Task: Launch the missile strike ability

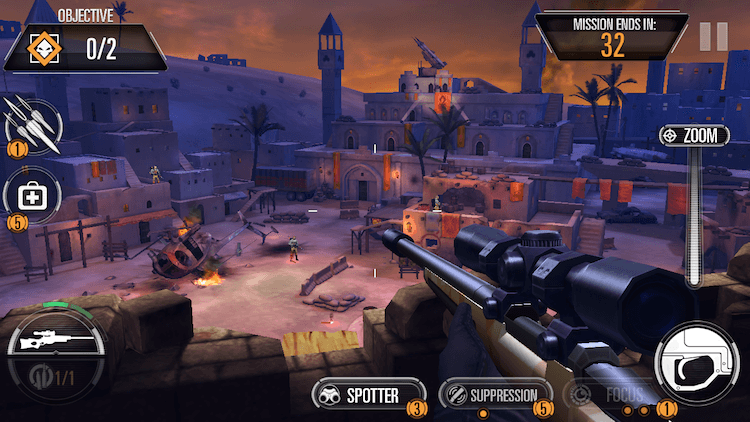Action: click(x=30, y=124)
